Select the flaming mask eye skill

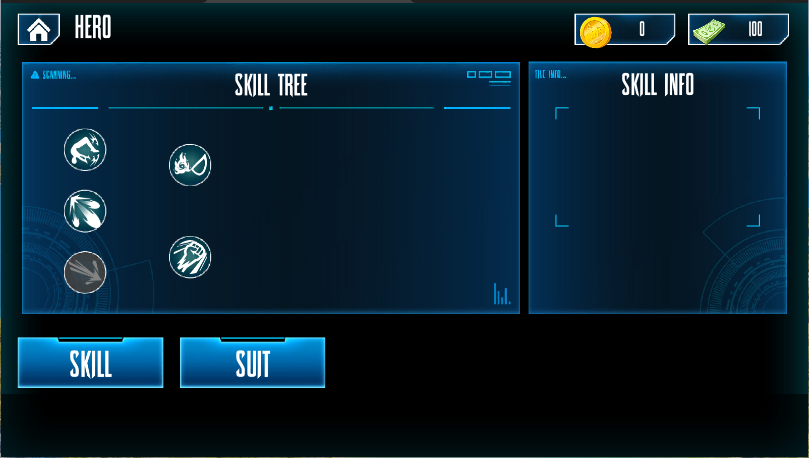tap(190, 164)
